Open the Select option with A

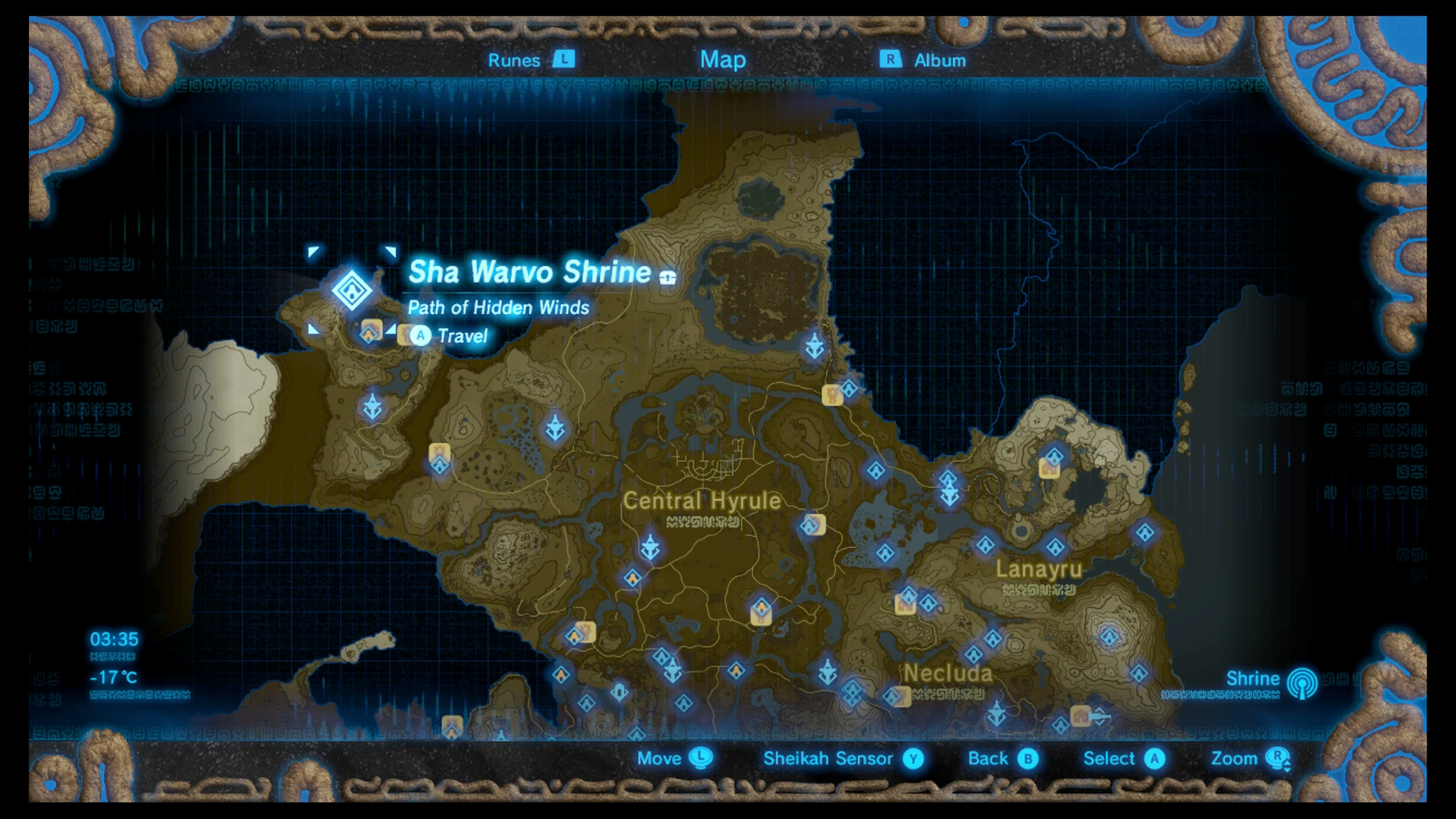pos(1156,758)
